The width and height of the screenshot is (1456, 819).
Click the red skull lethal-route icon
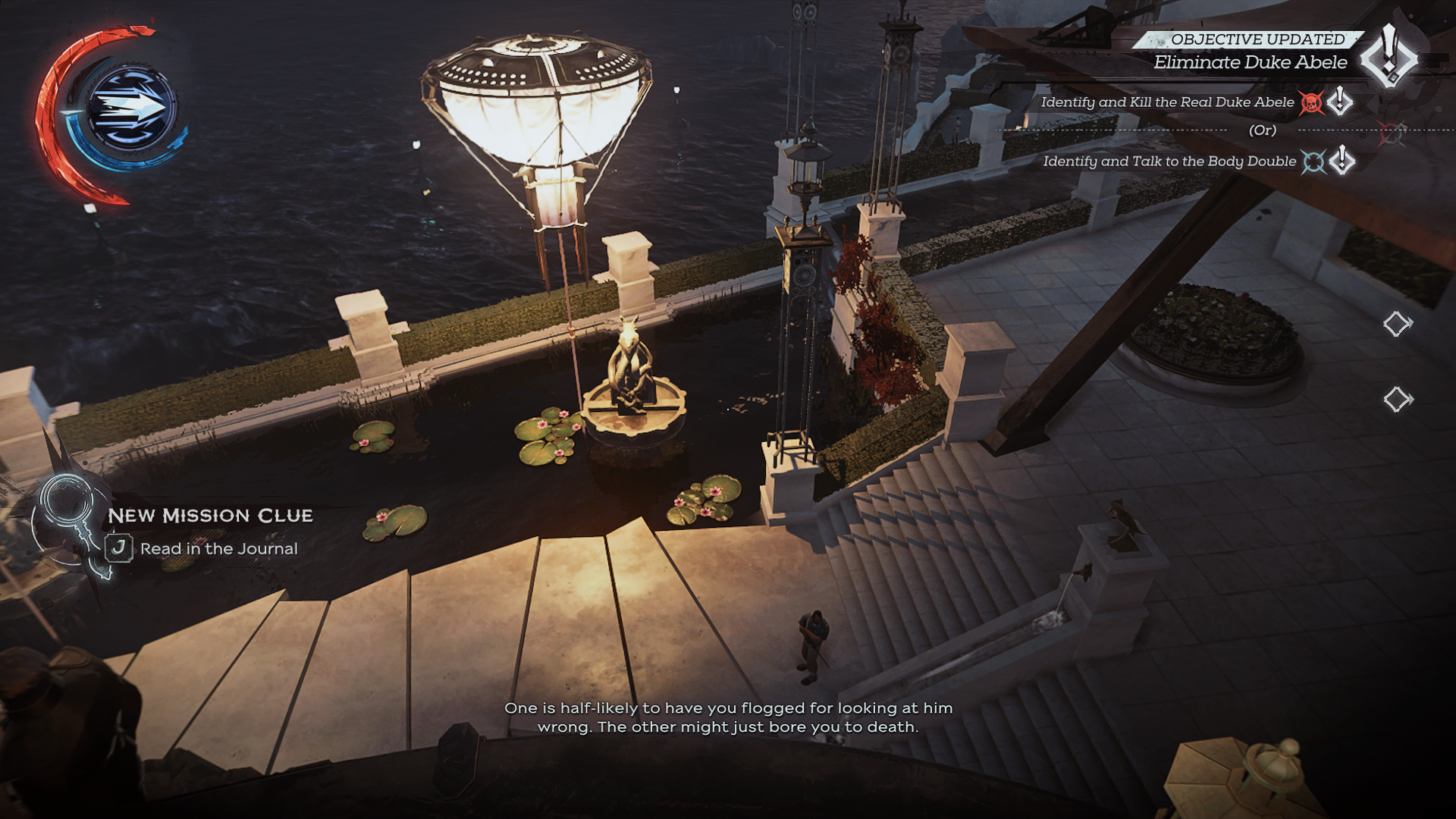(x=1310, y=102)
